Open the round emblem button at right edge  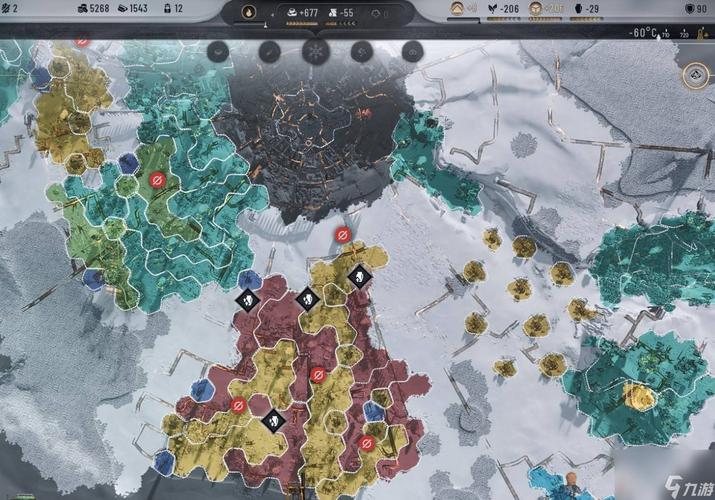point(695,75)
